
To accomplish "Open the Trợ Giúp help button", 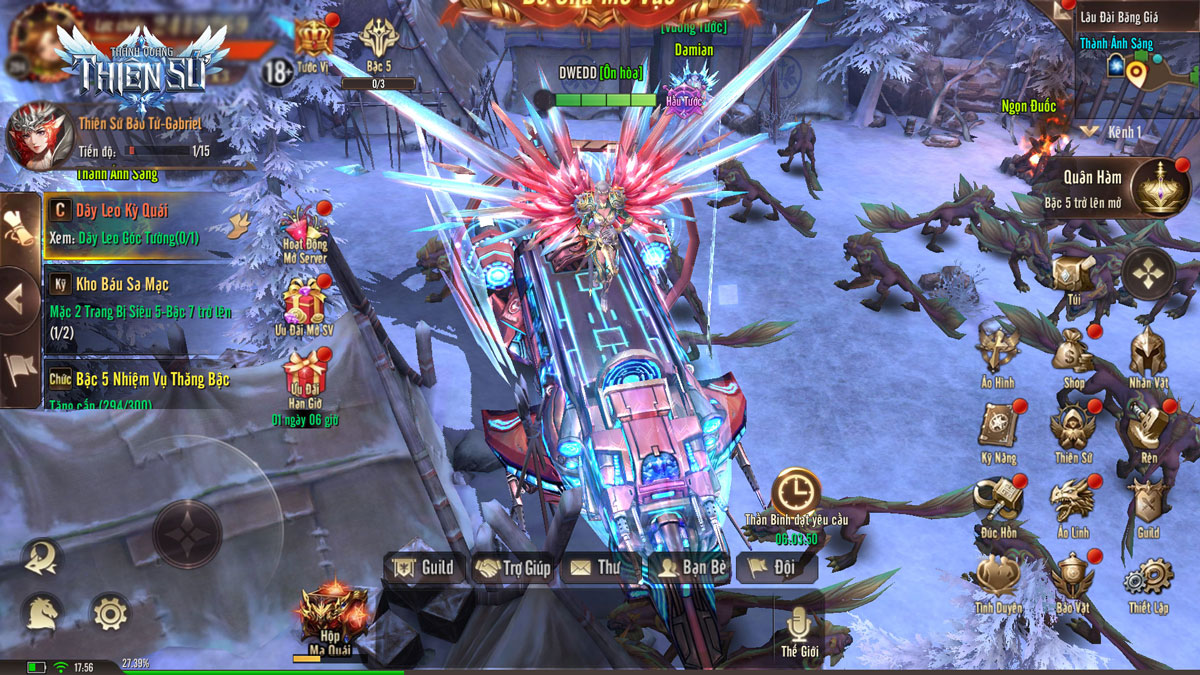I will pyautogui.click(x=513, y=568).
